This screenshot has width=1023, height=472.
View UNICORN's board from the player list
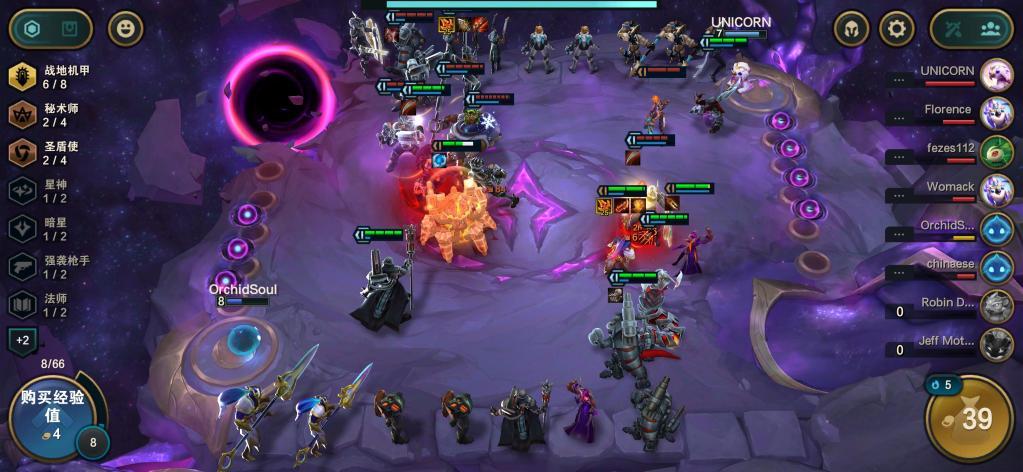tap(996, 74)
